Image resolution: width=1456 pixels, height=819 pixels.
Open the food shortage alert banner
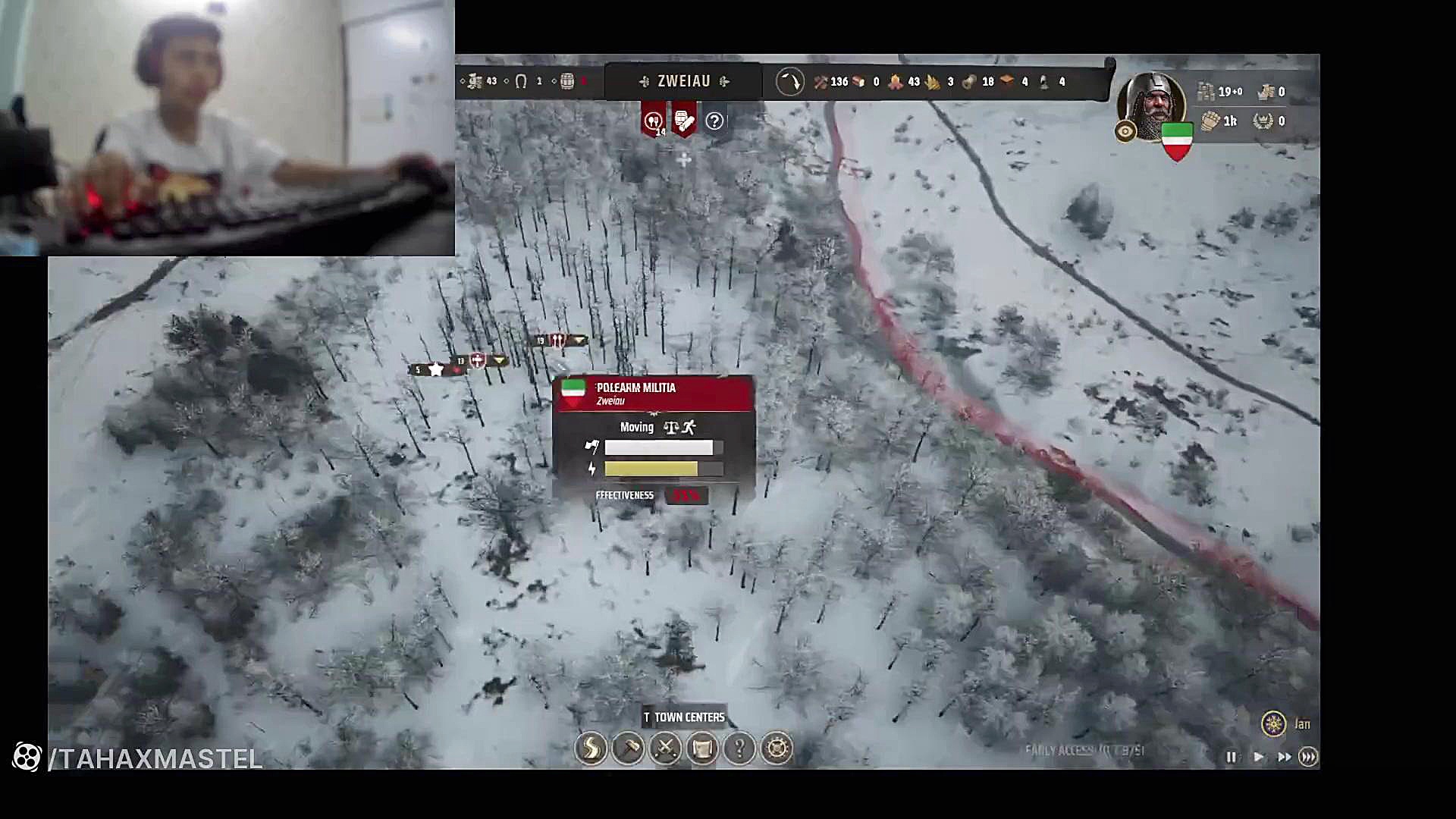pyautogui.click(x=653, y=121)
